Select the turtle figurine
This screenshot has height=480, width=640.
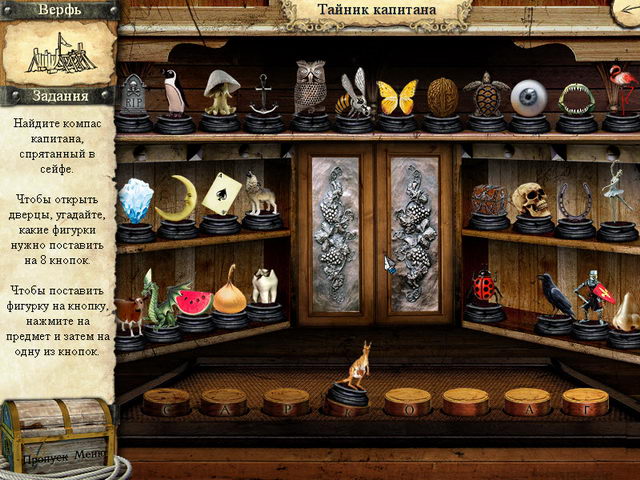(x=486, y=95)
